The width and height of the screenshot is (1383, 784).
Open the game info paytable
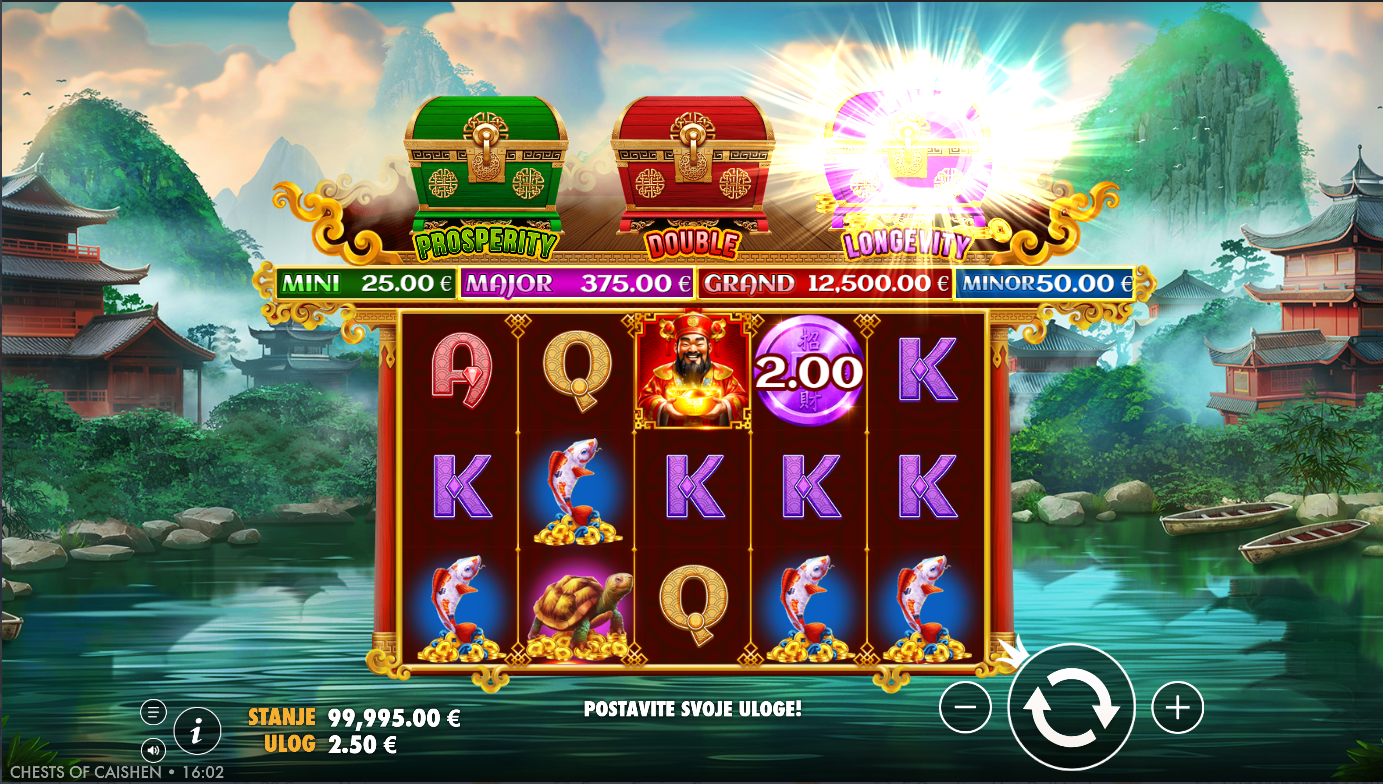(x=197, y=733)
